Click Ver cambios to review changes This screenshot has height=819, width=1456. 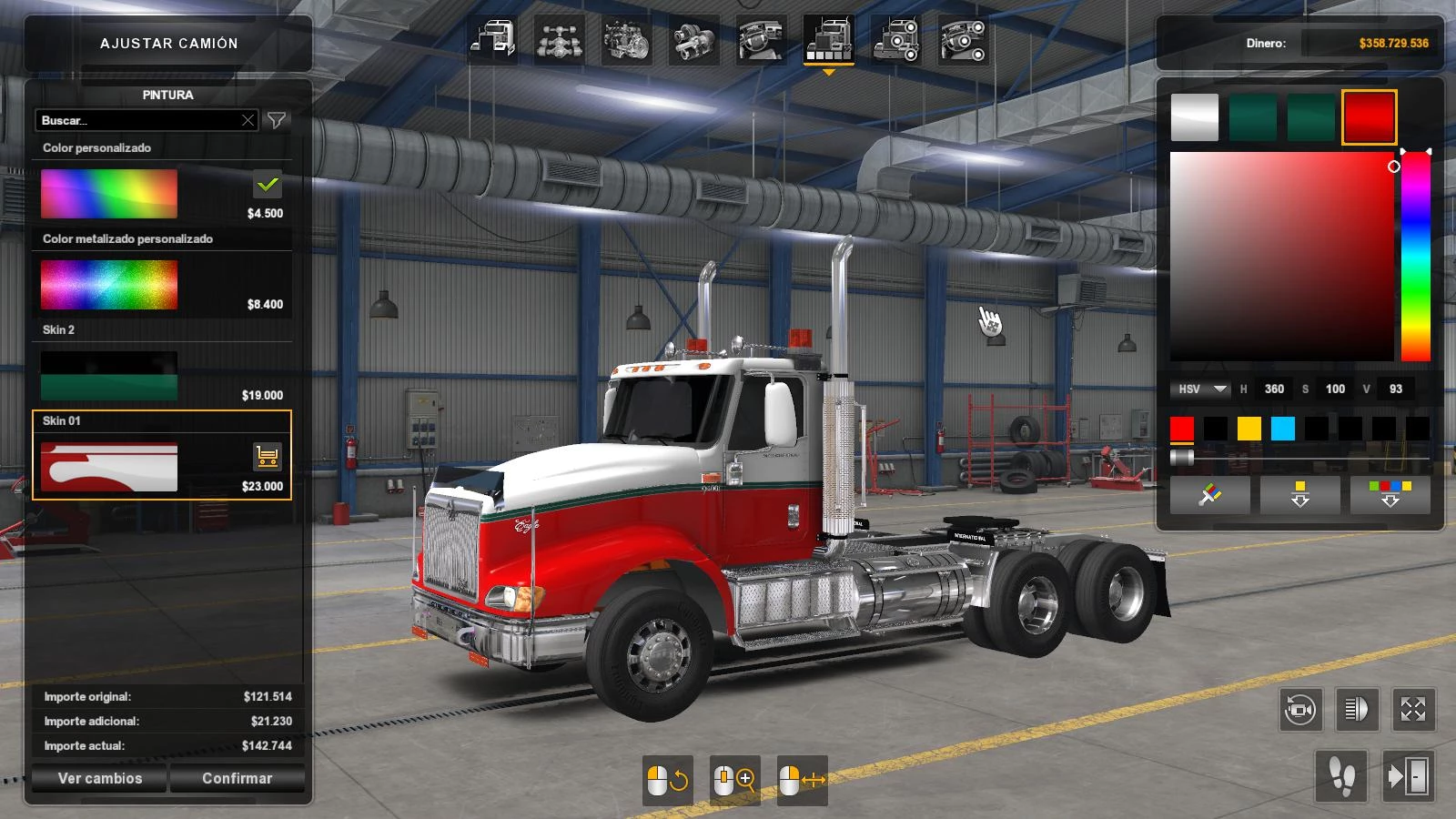(x=97, y=778)
